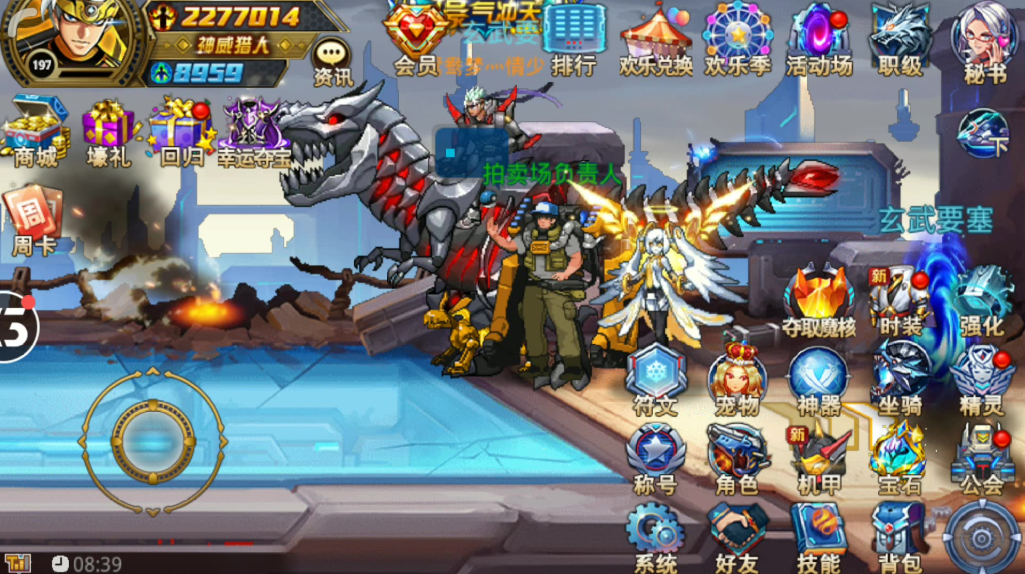
Task: Open the 系统 system settings gear
Action: [x=655, y=536]
